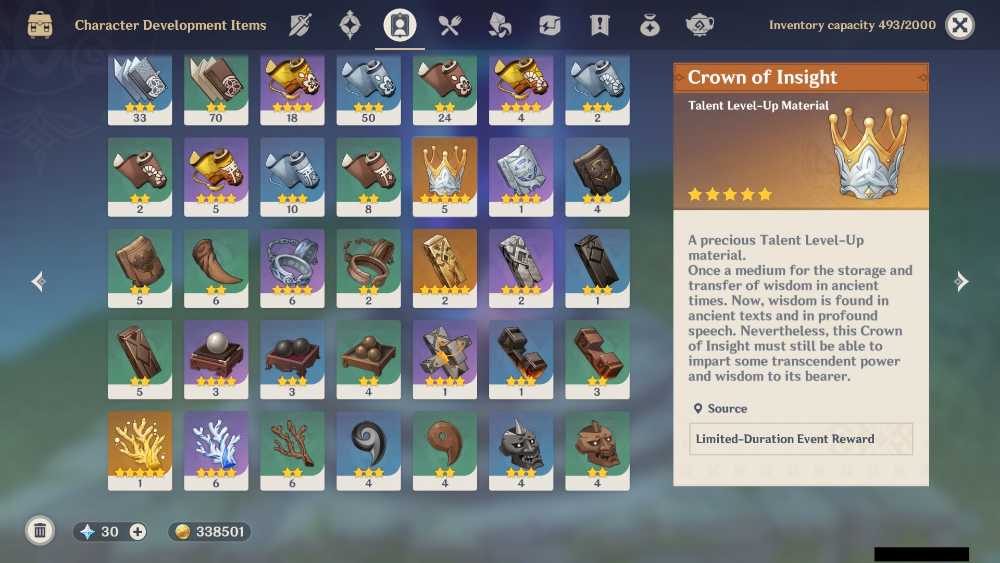Go to the next page with right arrow
Image resolution: width=1000 pixels, height=563 pixels.
961,282
